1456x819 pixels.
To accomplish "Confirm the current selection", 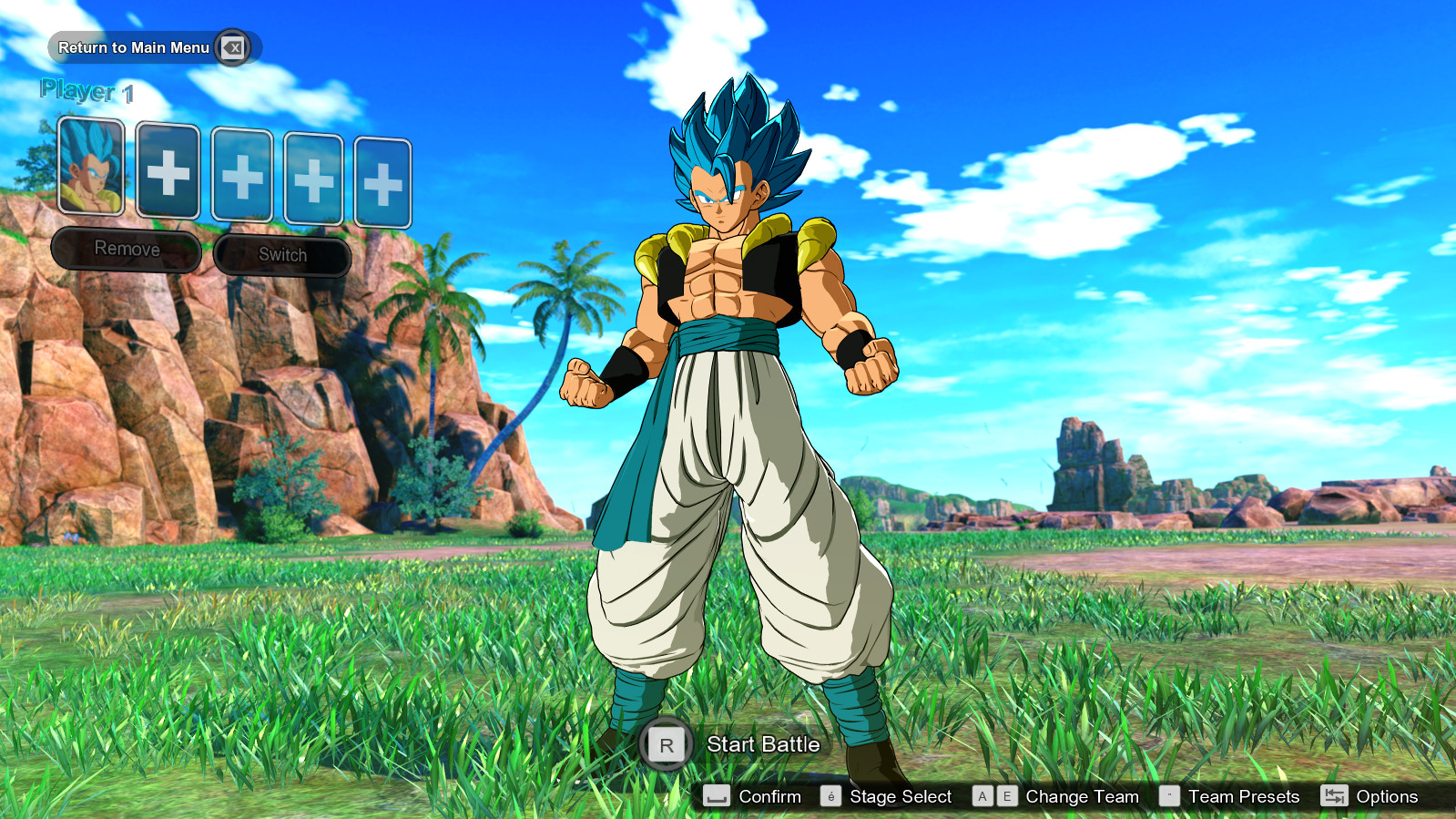I will click(x=769, y=796).
